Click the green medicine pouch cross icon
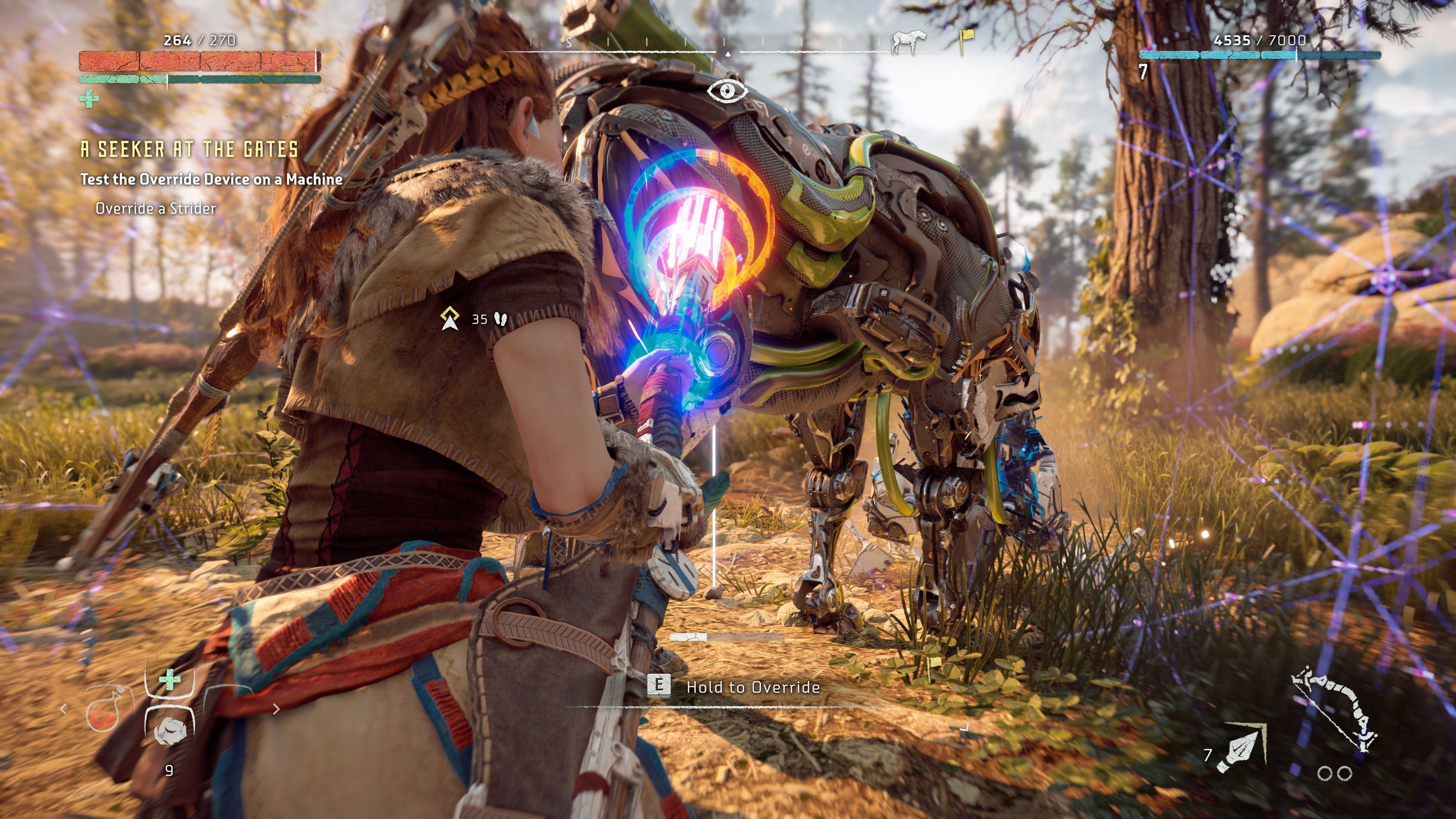Screen dimensions: 1456x819 tap(169, 680)
